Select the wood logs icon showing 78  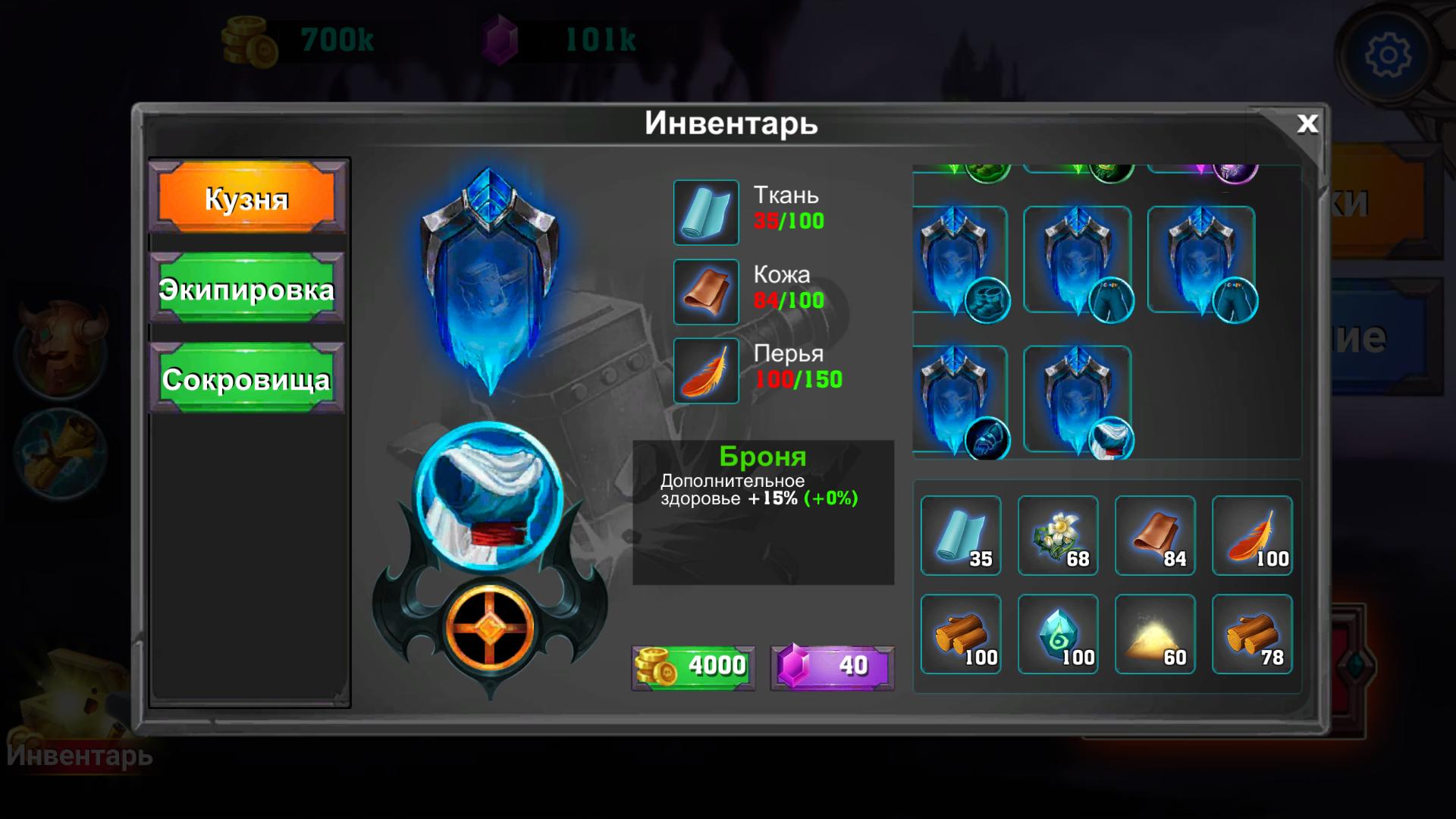point(1252,635)
